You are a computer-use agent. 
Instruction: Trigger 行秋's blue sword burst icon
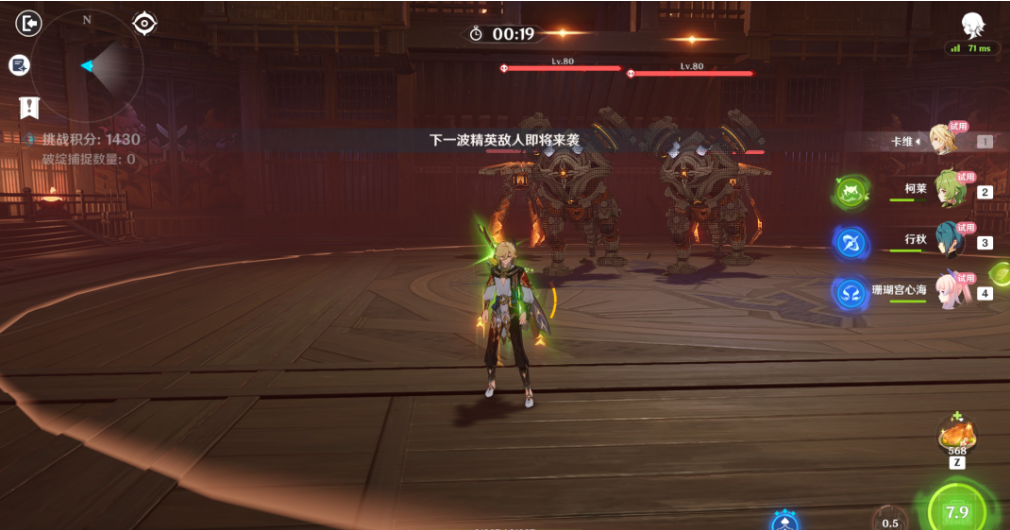click(x=850, y=241)
